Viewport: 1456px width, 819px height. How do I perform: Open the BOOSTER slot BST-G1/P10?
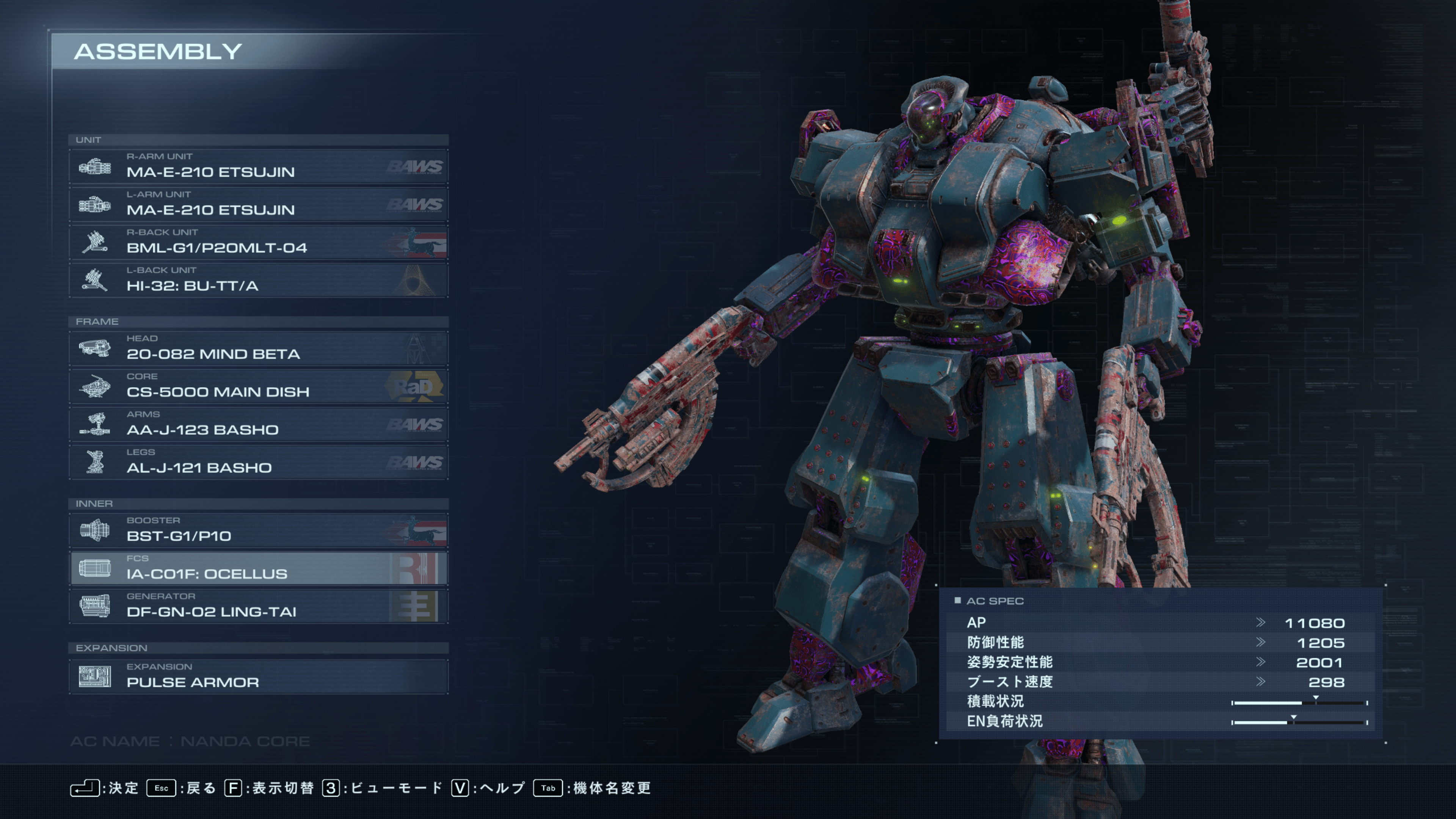click(258, 530)
